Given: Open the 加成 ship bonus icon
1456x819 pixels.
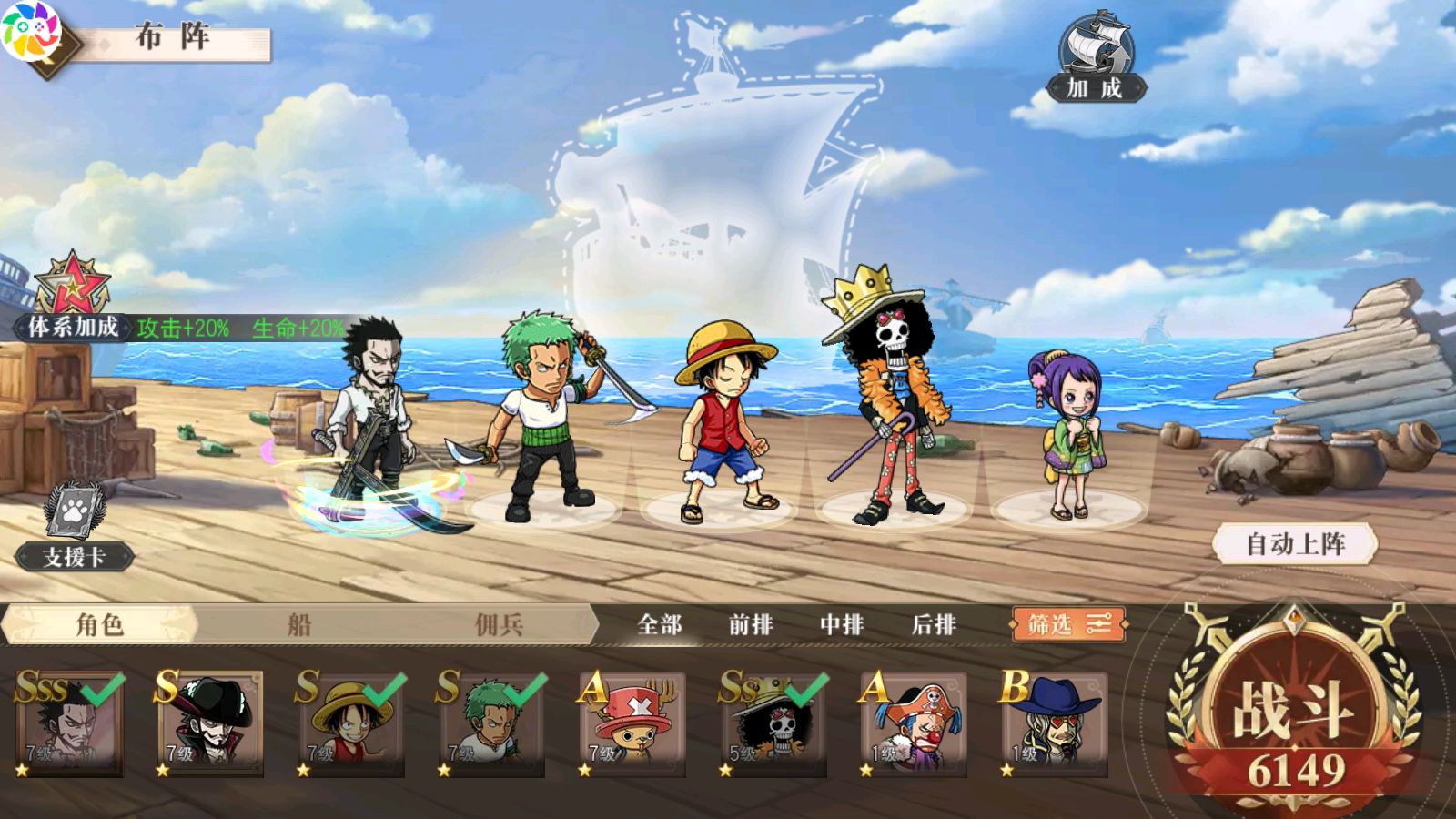Looking at the screenshot, I should point(1097,56).
